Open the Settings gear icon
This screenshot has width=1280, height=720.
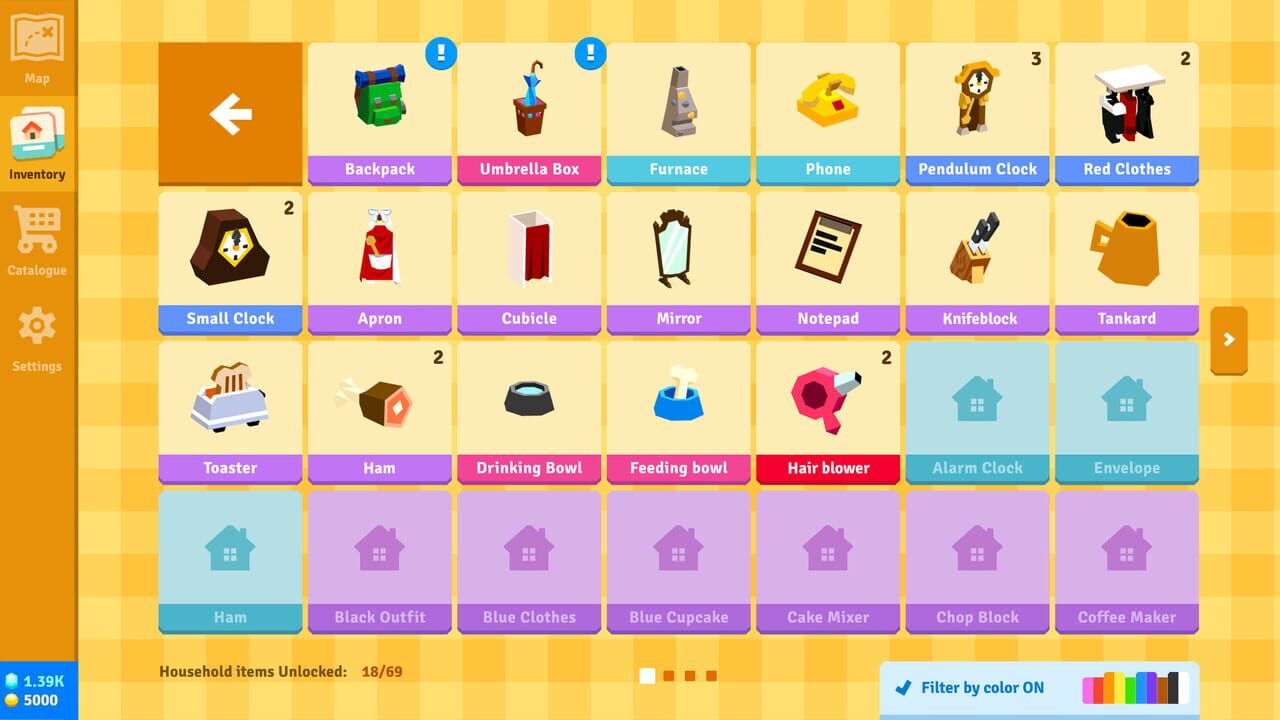[x=37, y=333]
